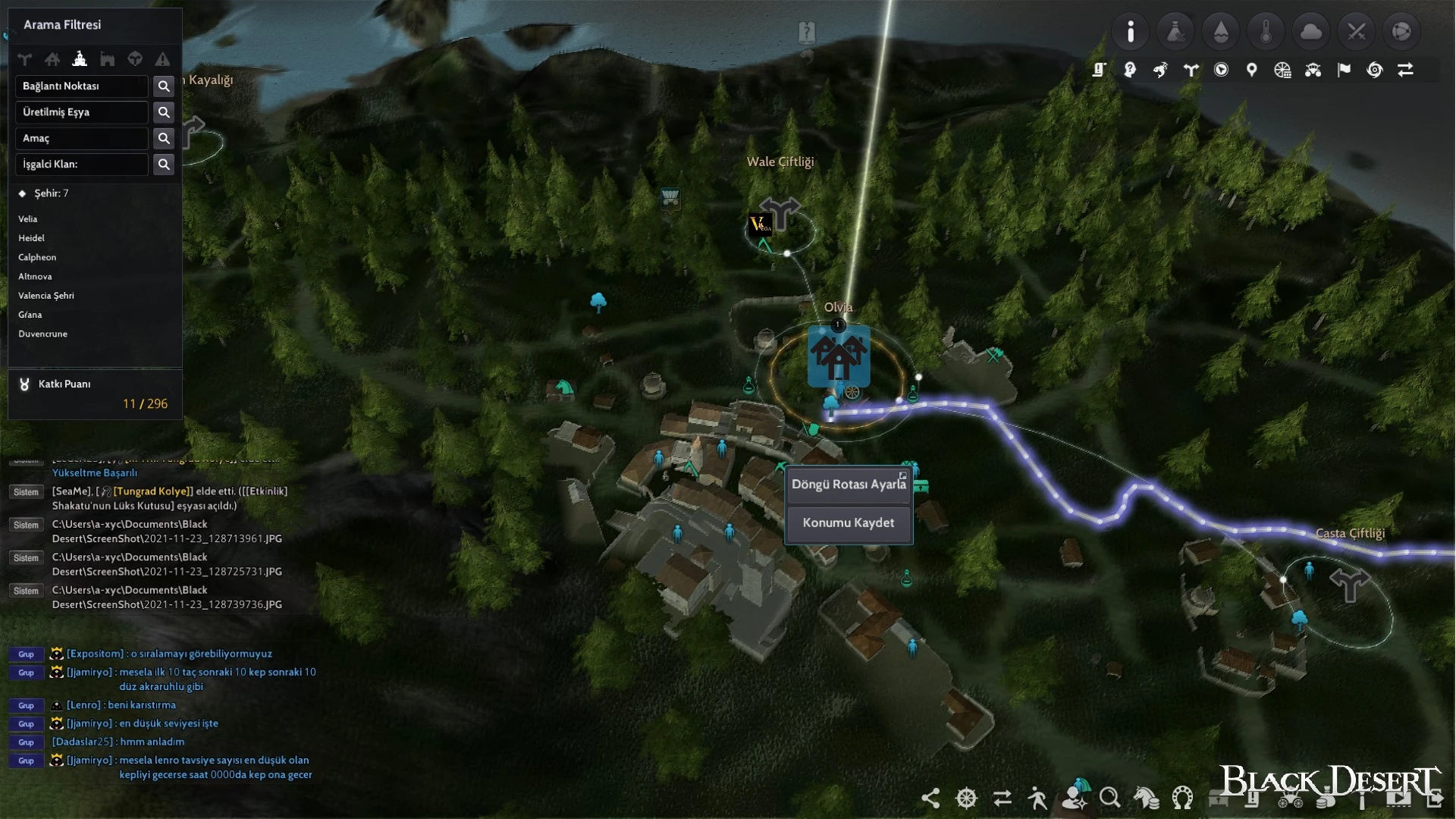Click the location pin icon in the top bar

point(1252,71)
